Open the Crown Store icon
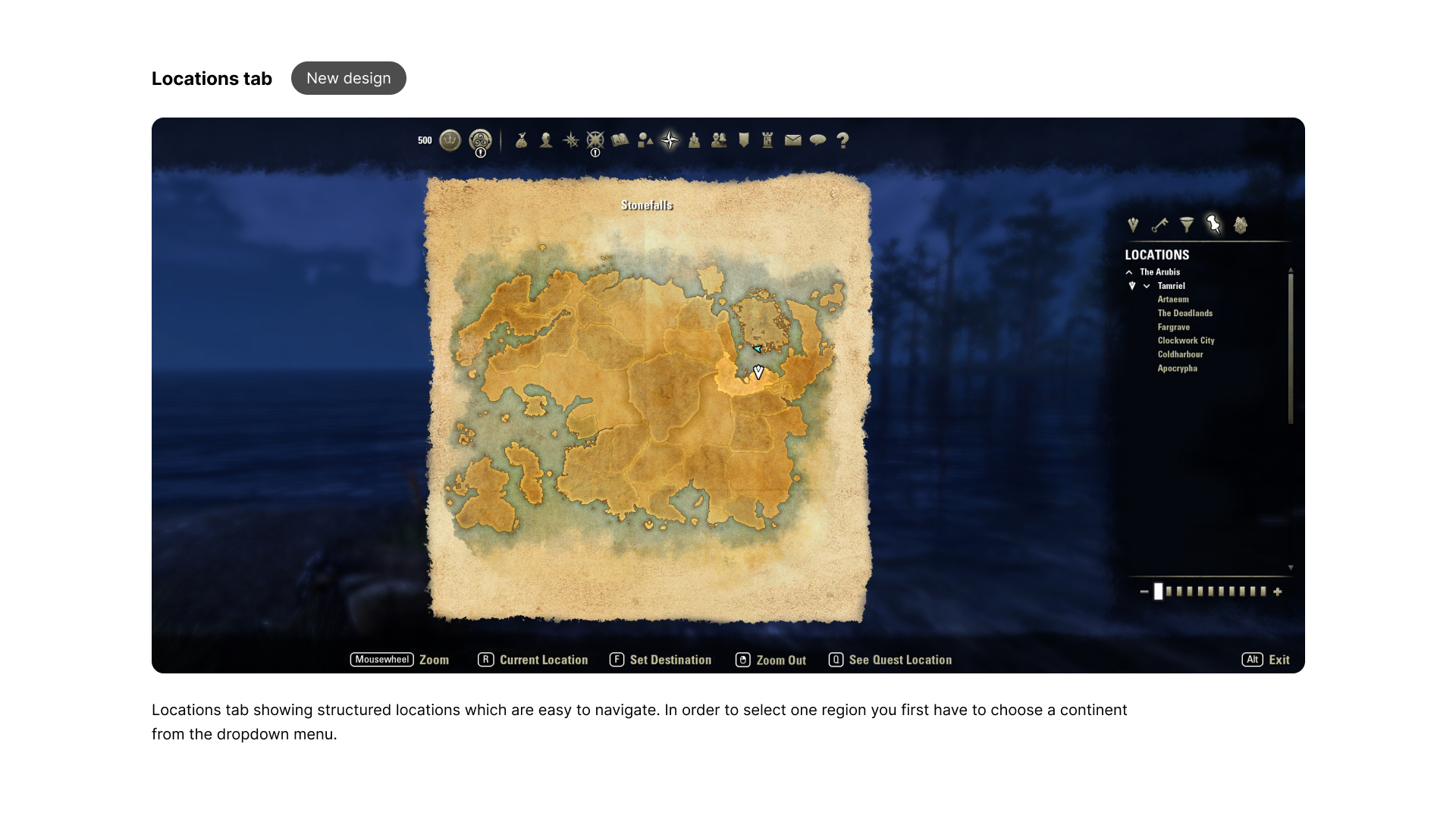 (450, 140)
